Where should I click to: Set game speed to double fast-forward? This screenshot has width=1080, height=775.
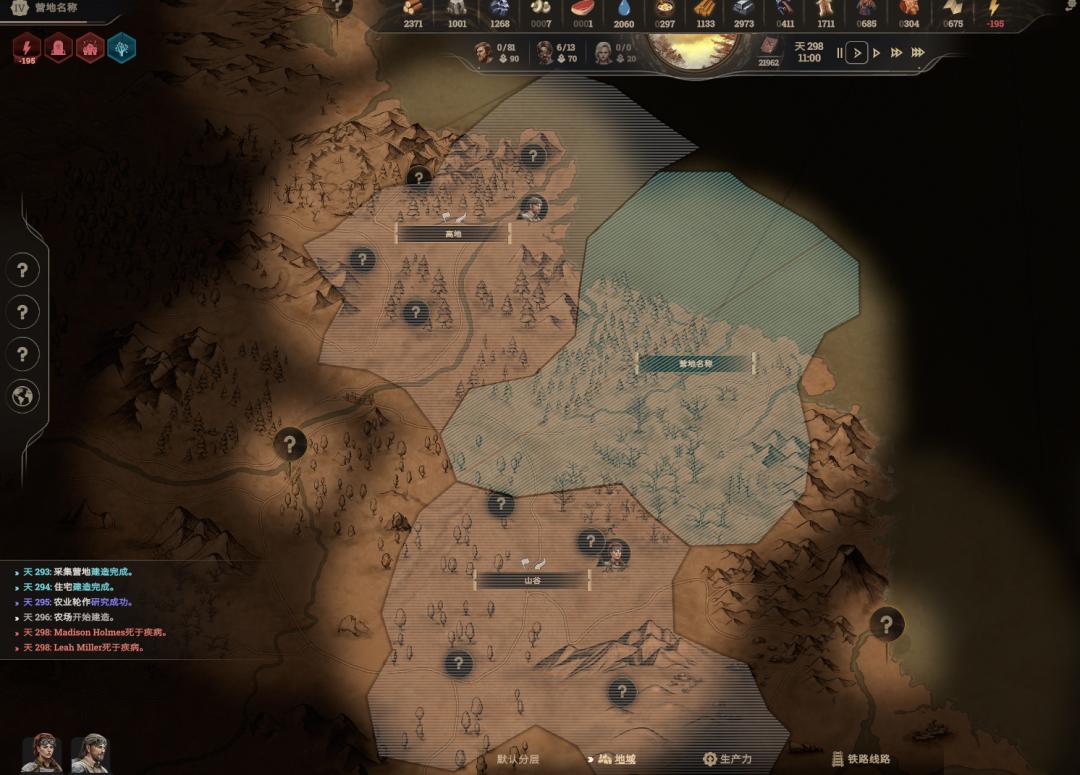[x=896, y=53]
